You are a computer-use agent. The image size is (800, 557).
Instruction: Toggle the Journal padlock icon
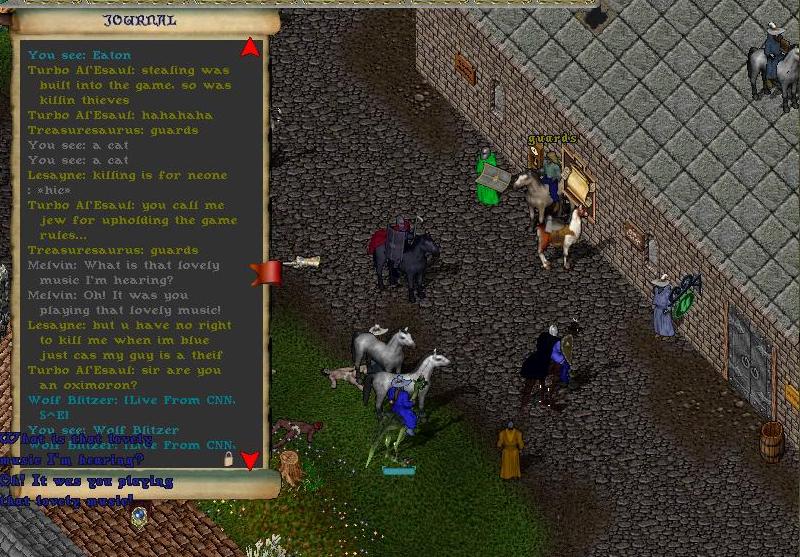point(229,459)
